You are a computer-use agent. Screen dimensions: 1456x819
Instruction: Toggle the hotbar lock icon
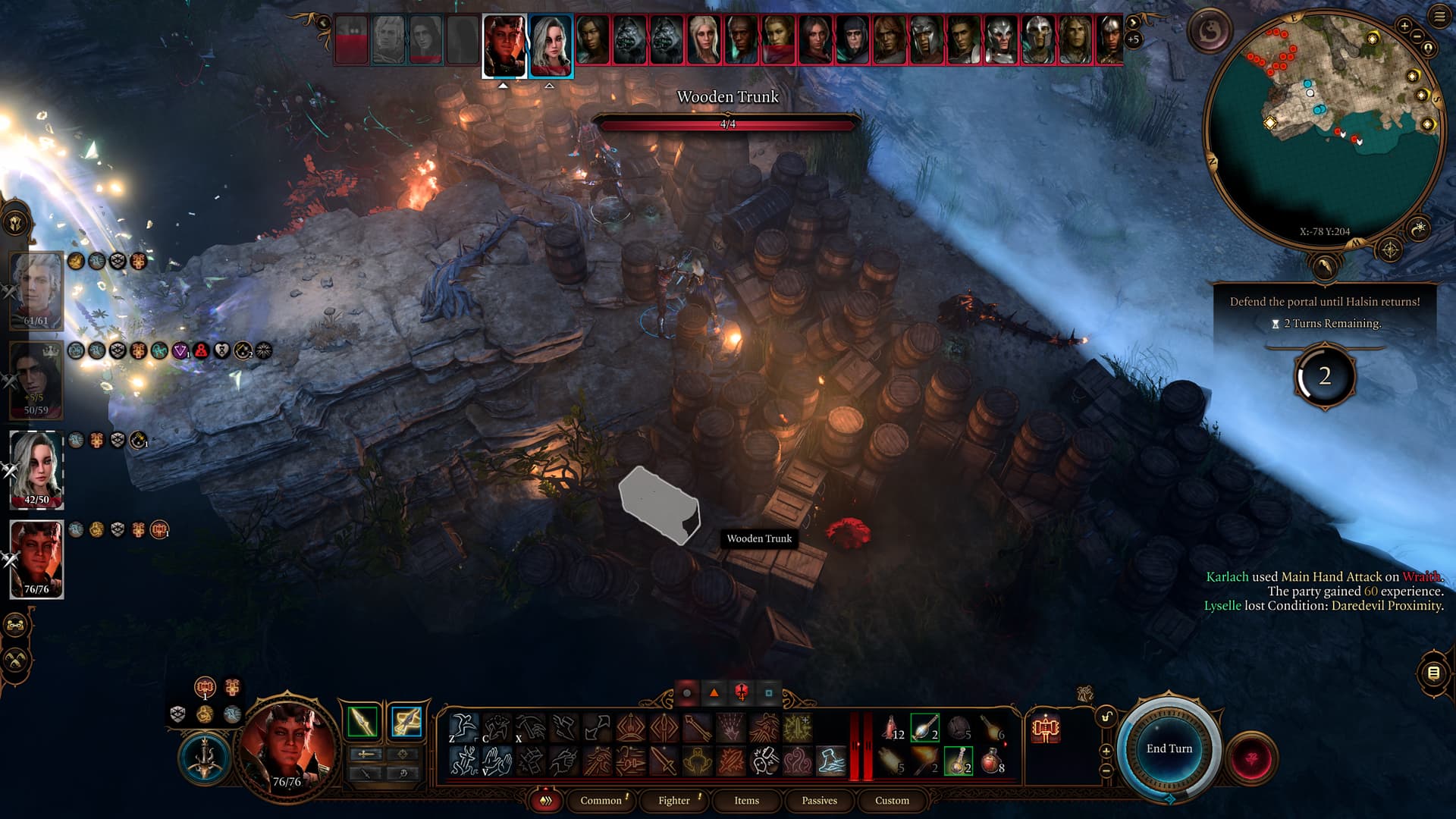1107,717
